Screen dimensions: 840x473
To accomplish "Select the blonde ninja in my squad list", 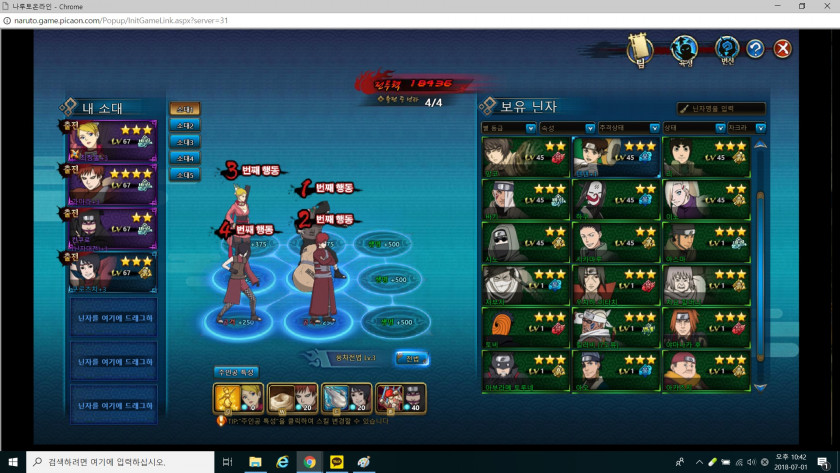I will tap(112, 141).
